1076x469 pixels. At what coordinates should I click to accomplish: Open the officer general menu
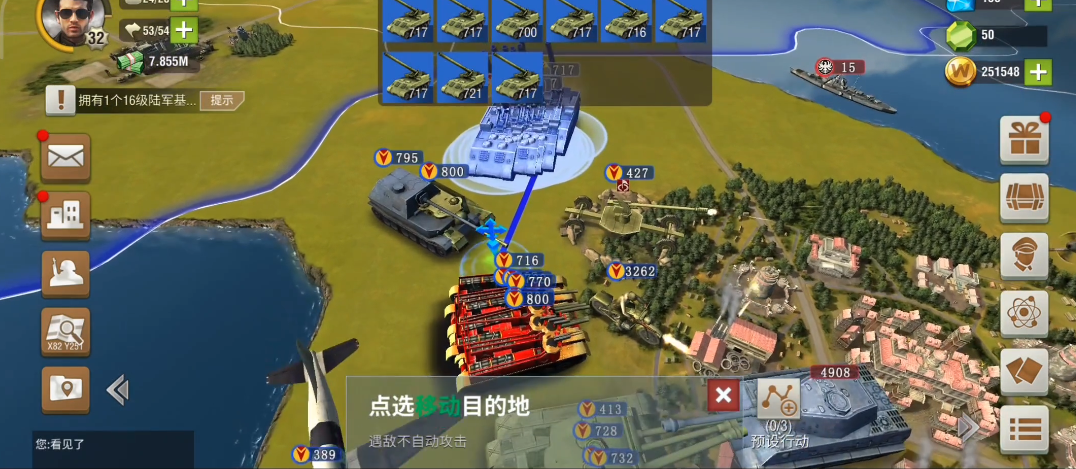[1024, 255]
